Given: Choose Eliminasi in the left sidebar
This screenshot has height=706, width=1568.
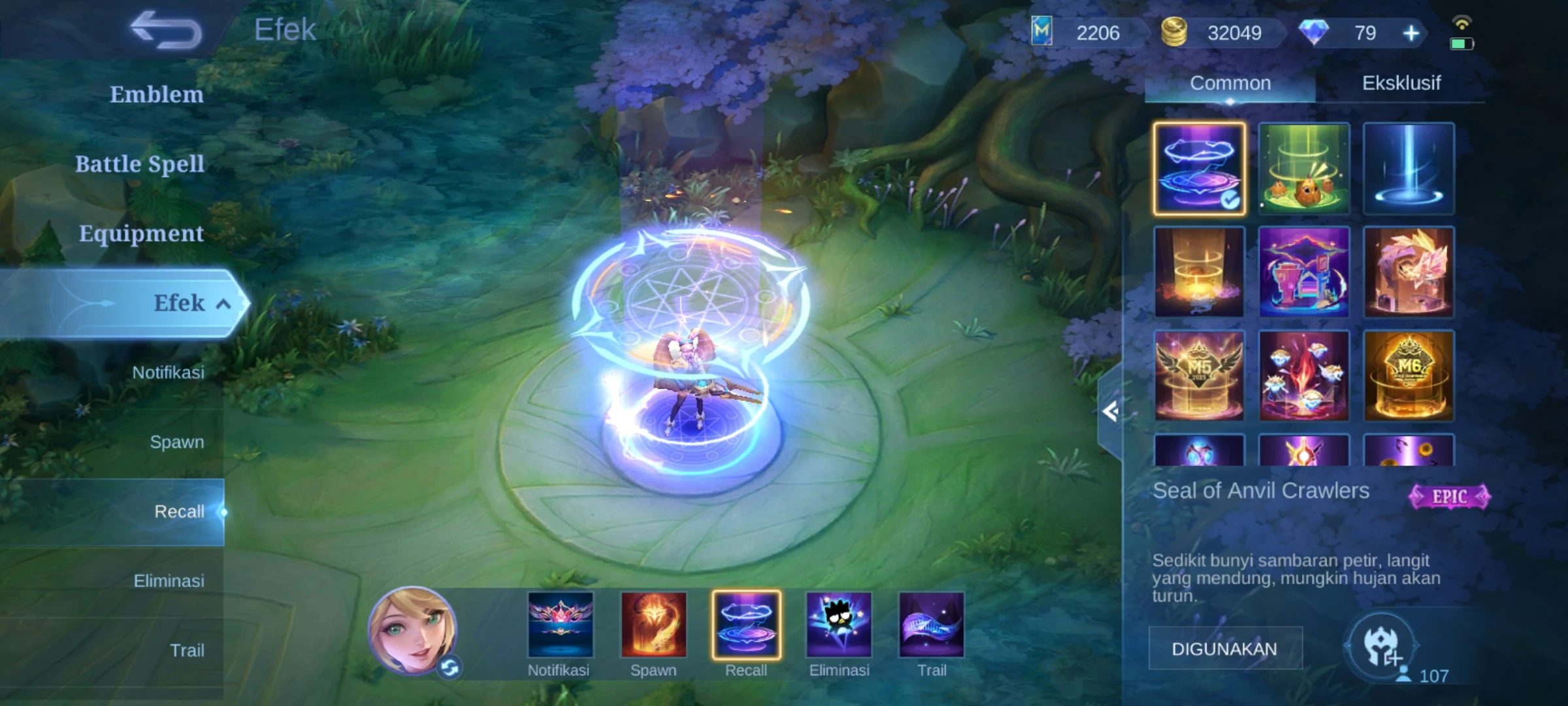Looking at the screenshot, I should pyautogui.click(x=169, y=580).
